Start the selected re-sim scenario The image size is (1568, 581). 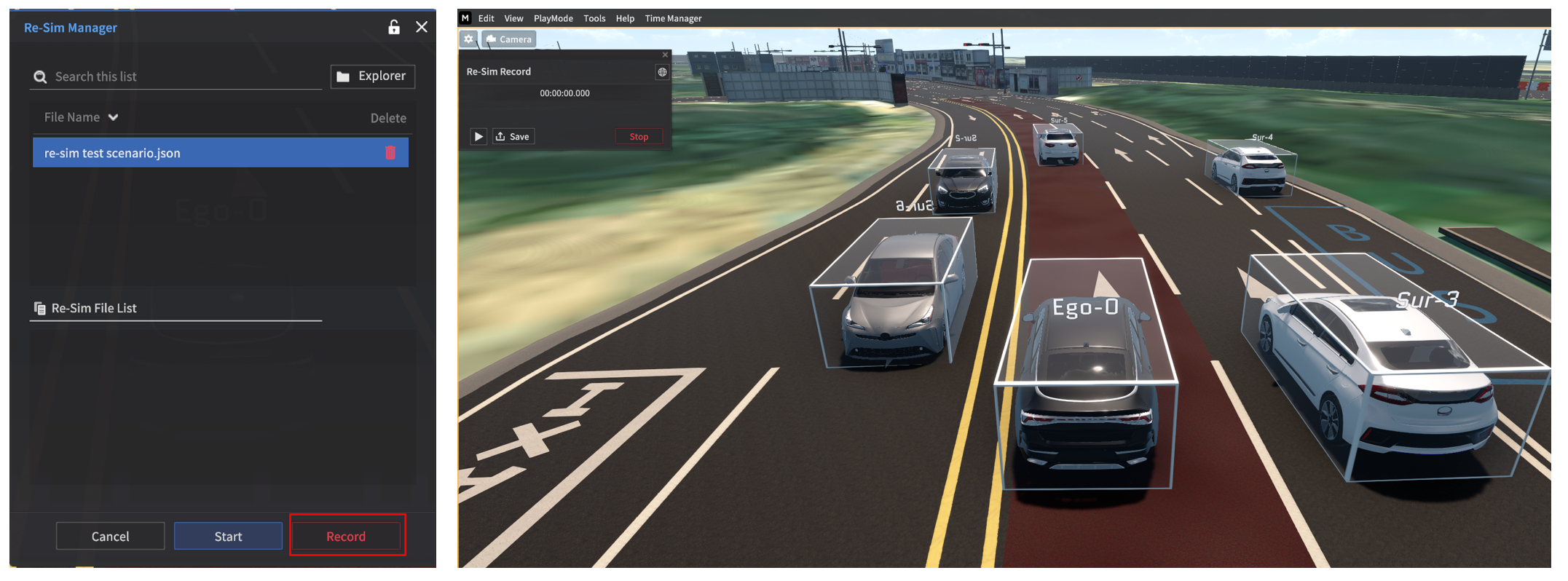click(228, 536)
